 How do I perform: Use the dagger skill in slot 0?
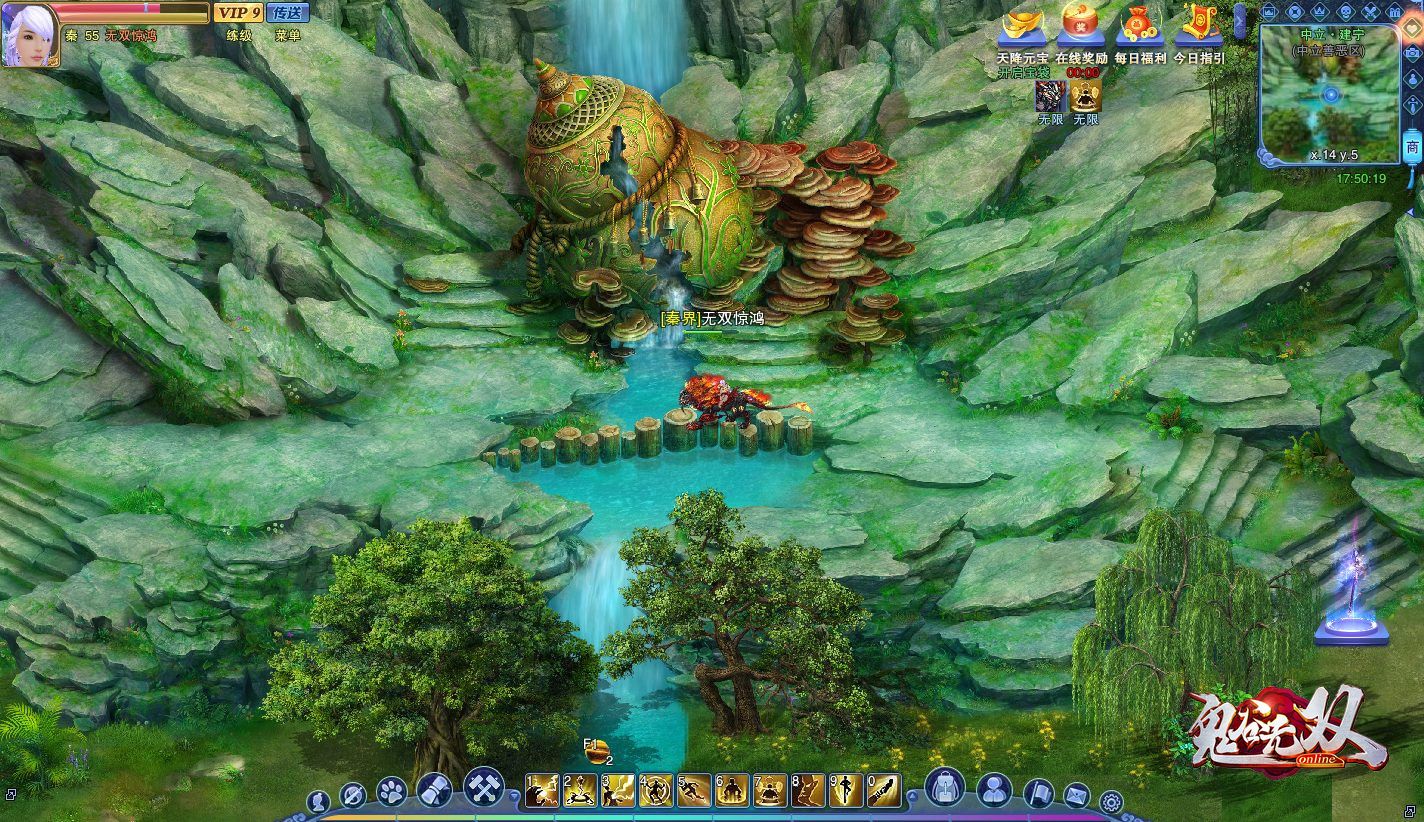(x=883, y=791)
